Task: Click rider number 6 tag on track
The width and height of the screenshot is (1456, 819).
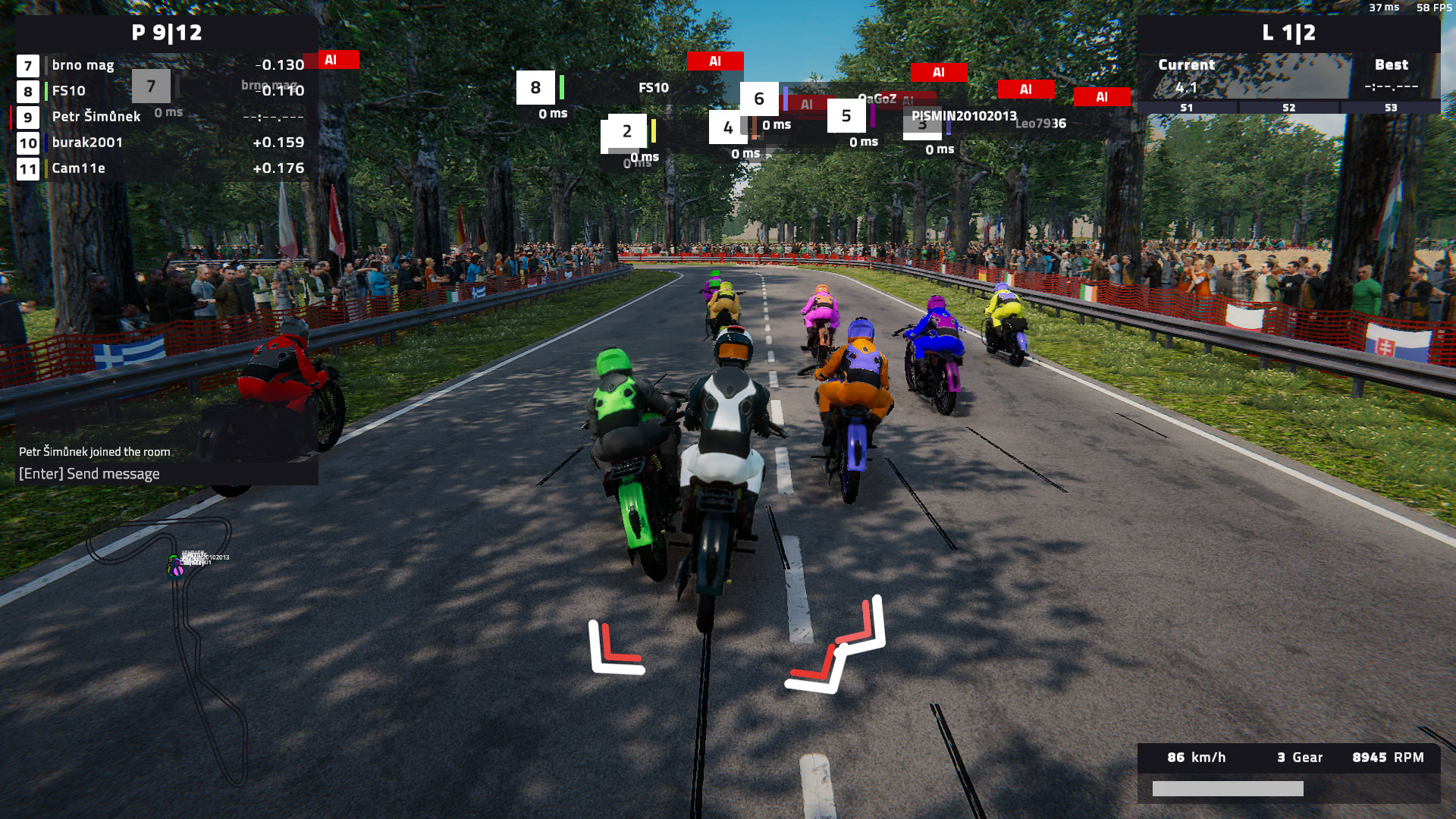Action: [x=758, y=97]
